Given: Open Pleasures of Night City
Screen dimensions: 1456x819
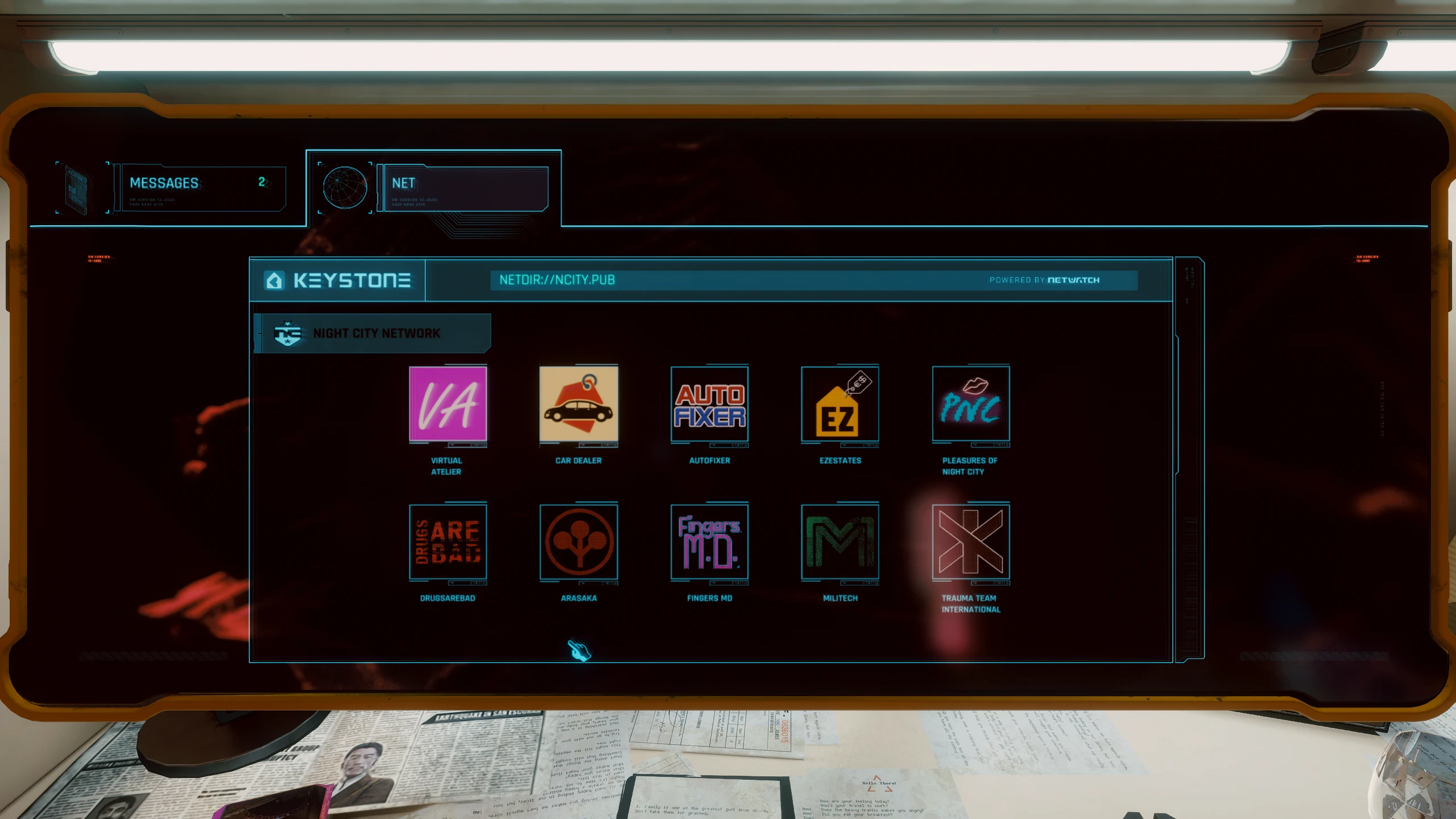Looking at the screenshot, I should (971, 405).
